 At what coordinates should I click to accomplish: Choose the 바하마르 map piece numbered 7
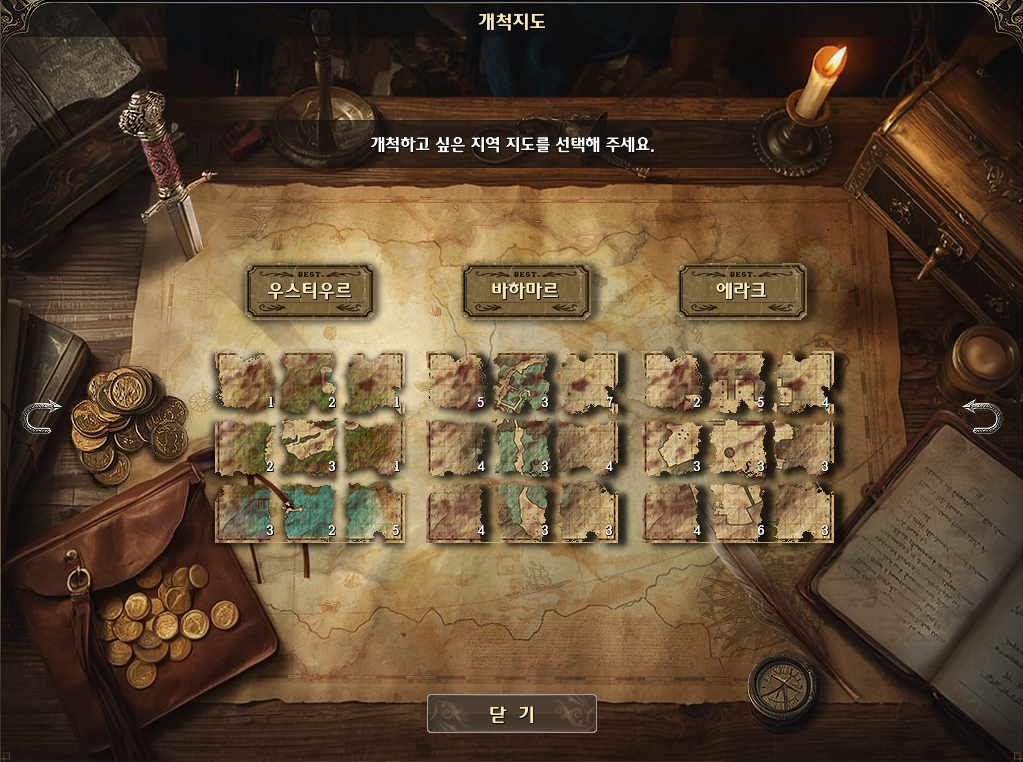[589, 381]
